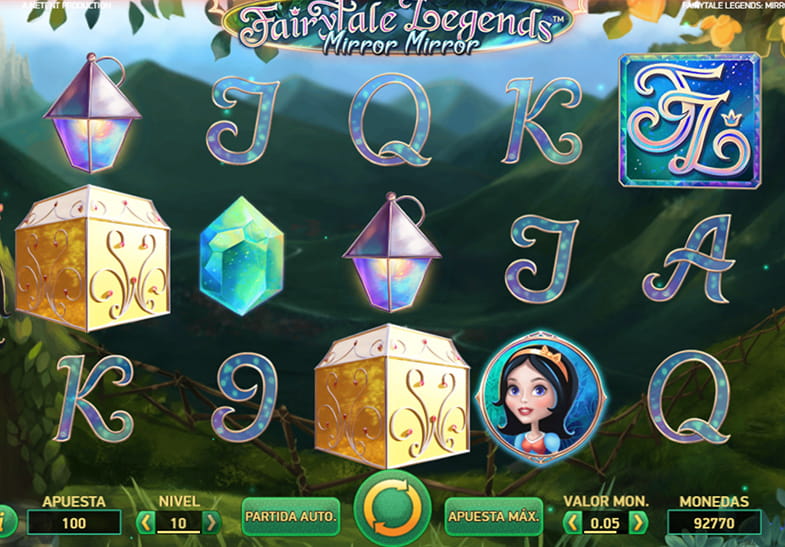785x547 pixels.
Task: Lower the Valor Mon. coin value
Action: [573, 522]
